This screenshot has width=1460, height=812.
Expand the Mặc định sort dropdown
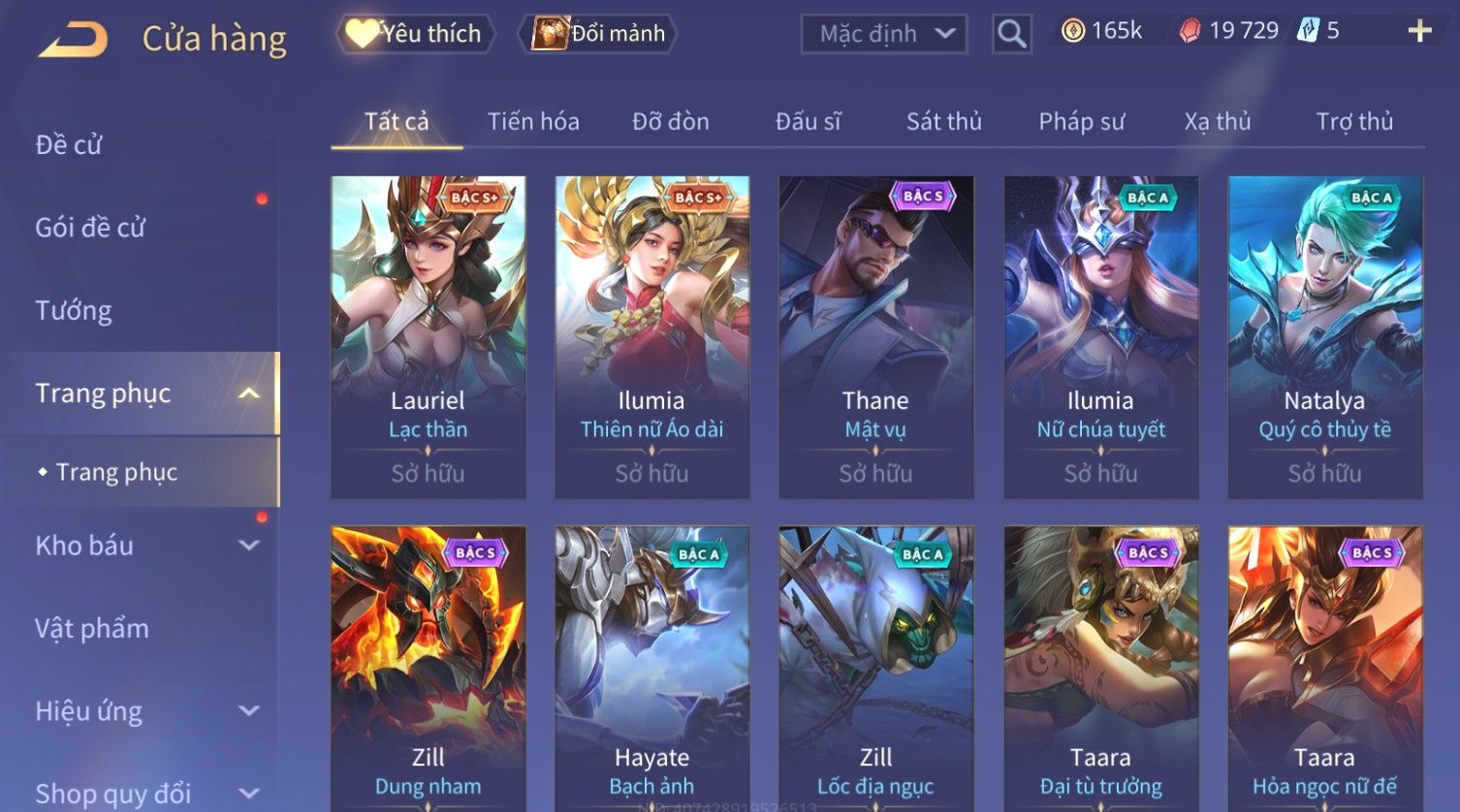[883, 34]
